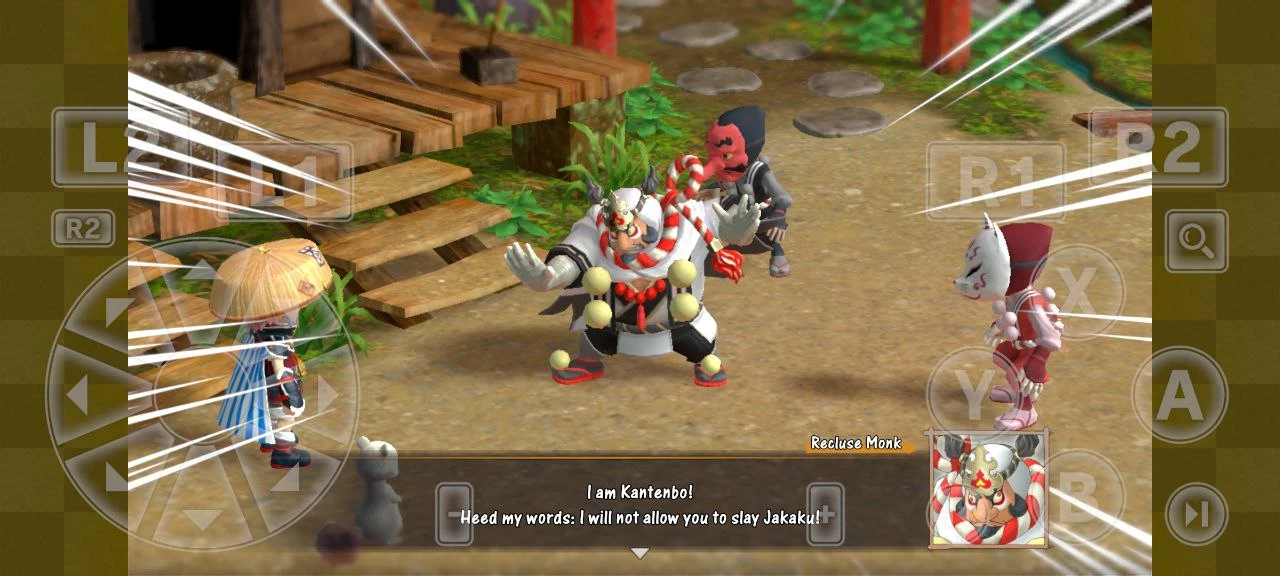1280x576 pixels.
Task: Toggle the fast-forward overlay button
Action: click(1196, 514)
